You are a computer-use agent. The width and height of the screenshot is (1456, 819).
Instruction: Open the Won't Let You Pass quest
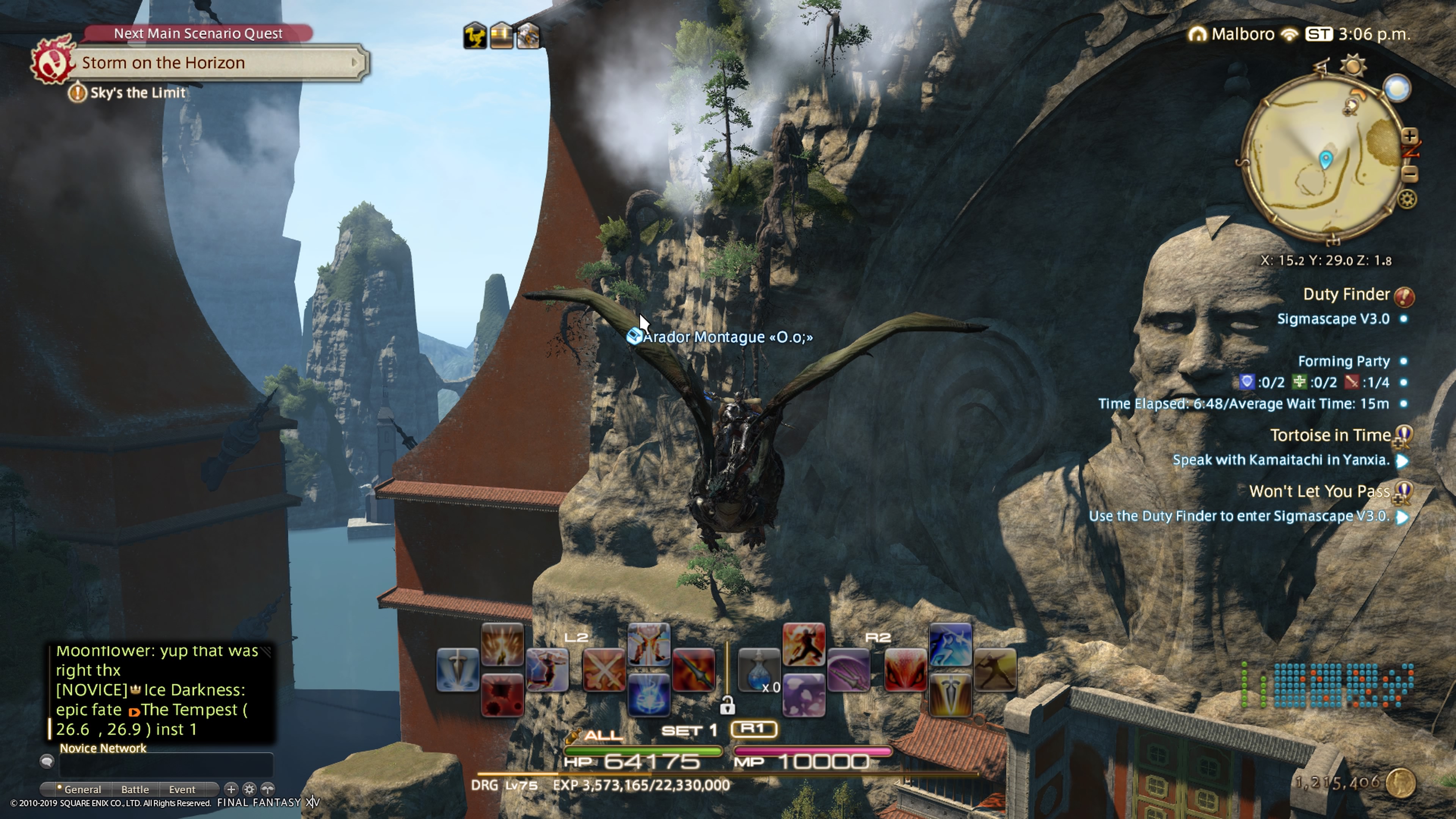(x=1319, y=491)
